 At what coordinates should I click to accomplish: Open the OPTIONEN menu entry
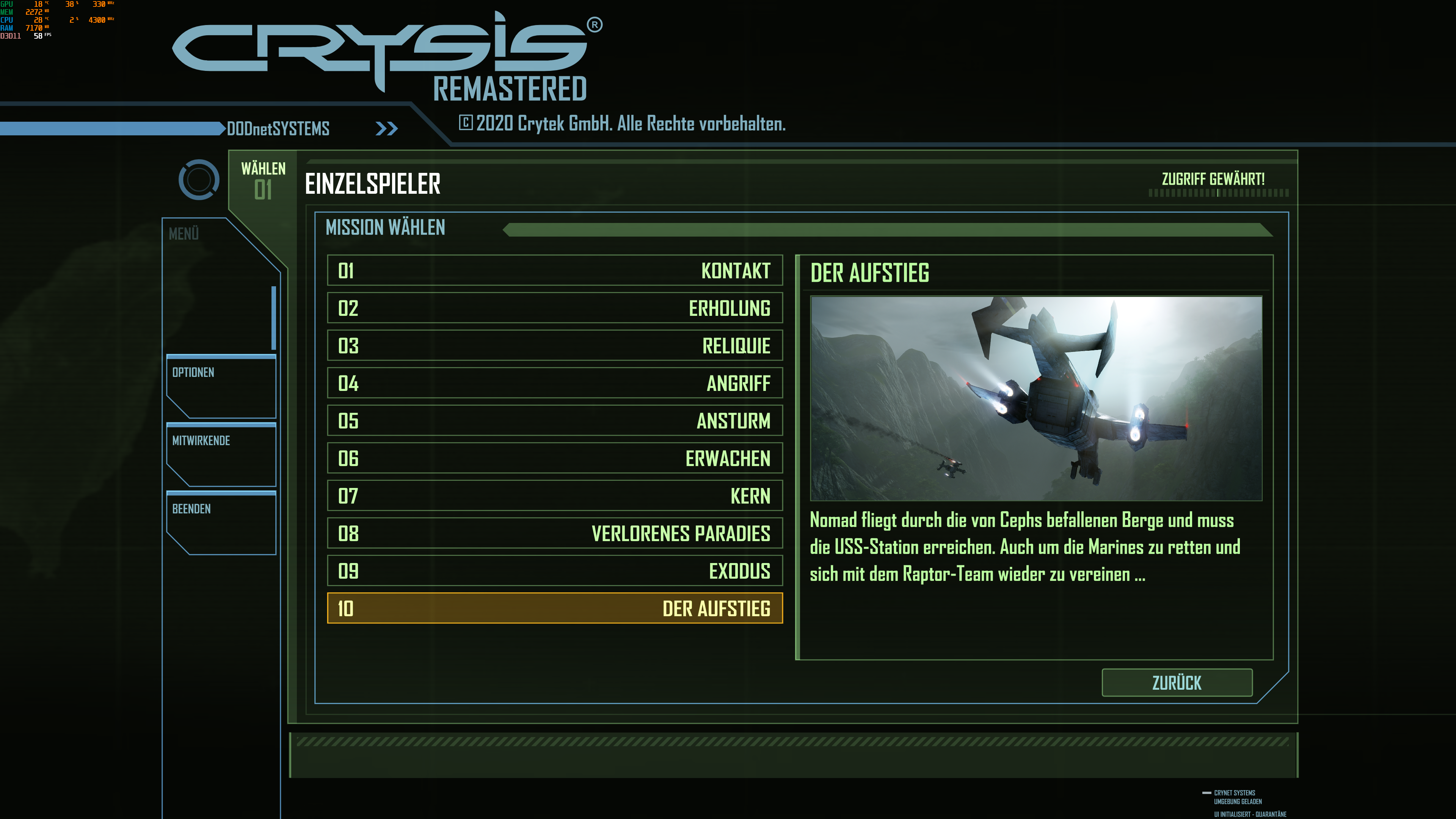click(x=193, y=372)
